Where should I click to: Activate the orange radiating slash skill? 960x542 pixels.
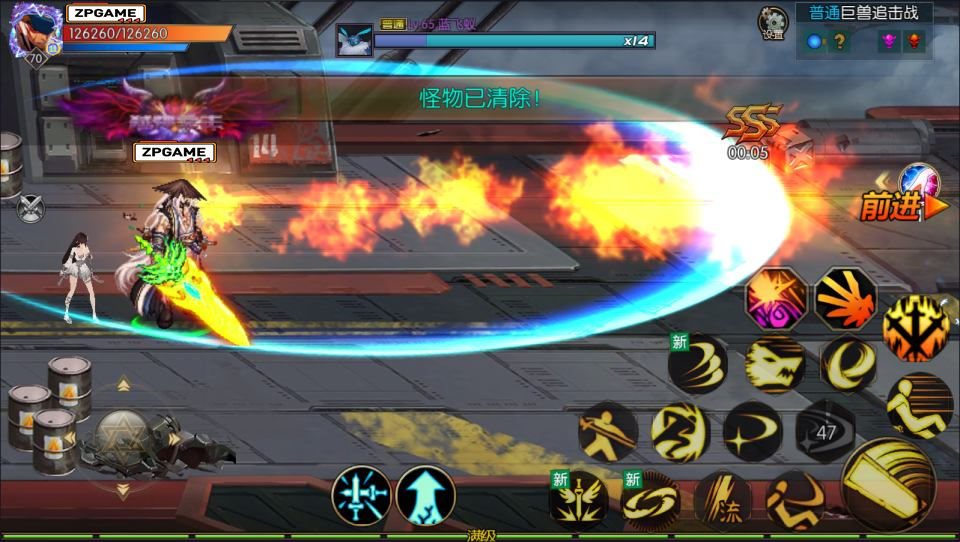click(846, 298)
